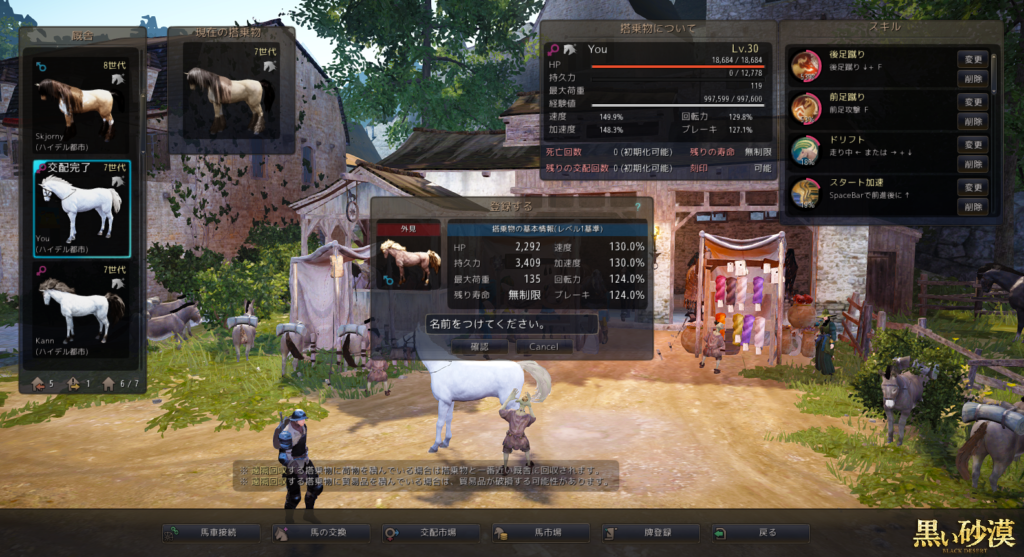Image resolution: width=1024 pixels, height=557 pixels.
Task: Open the 馬の交換 horse exchange option
Action: click(319, 533)
